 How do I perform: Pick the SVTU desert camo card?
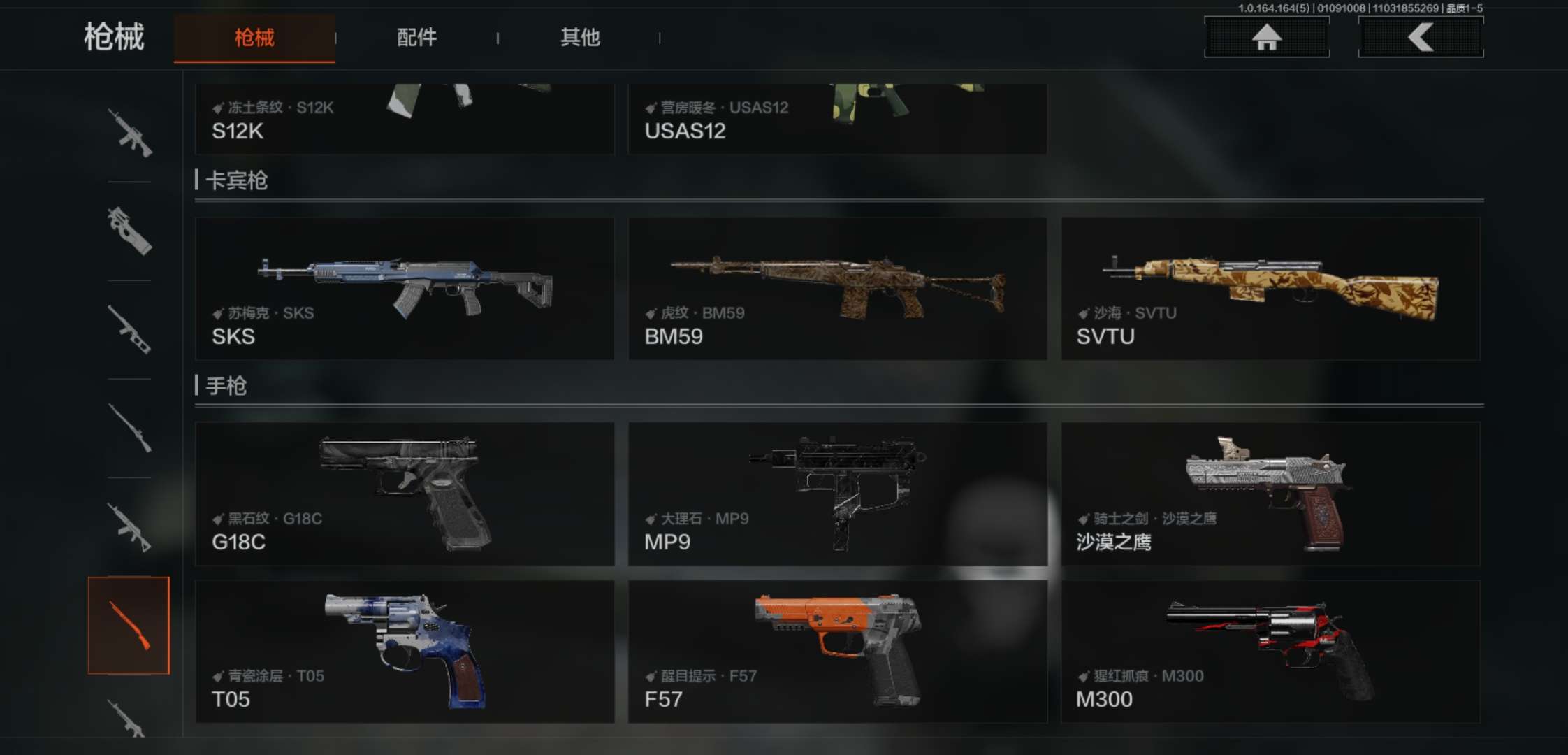coord(1270,289)
